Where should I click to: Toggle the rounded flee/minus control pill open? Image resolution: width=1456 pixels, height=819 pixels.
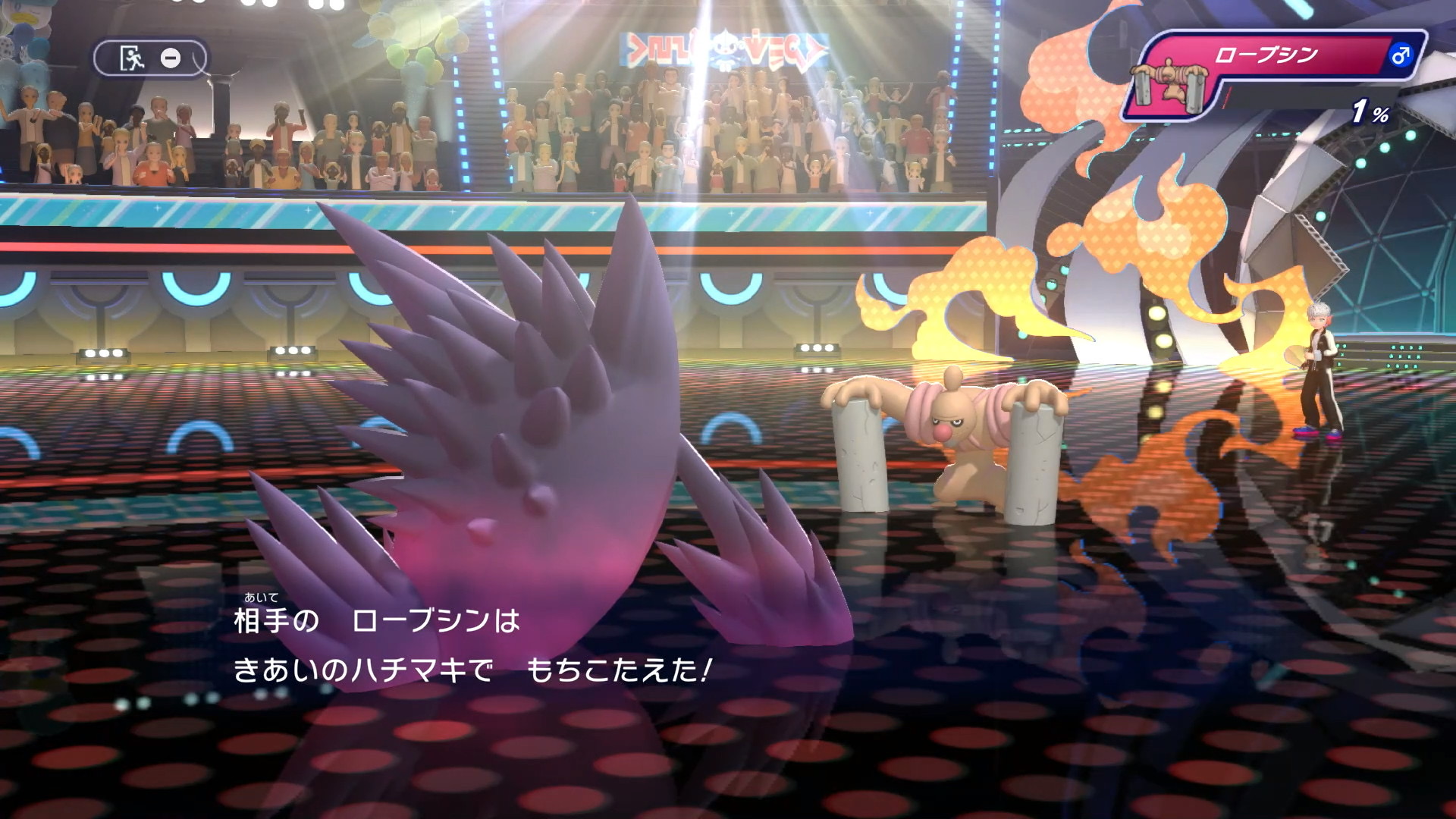(149, 57)
